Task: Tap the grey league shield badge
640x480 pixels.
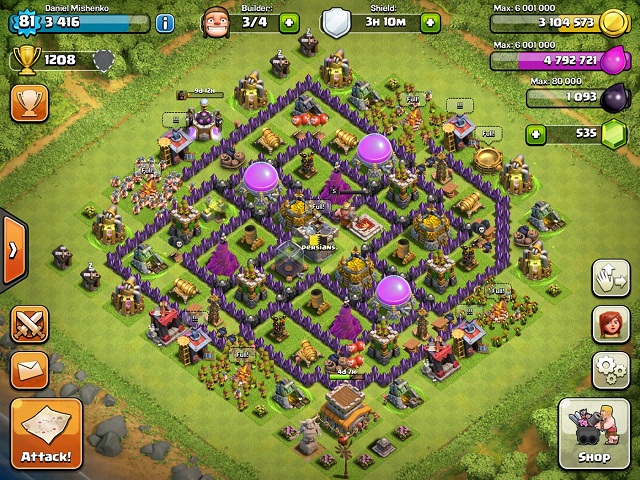Action: click(x=102, y=61)
